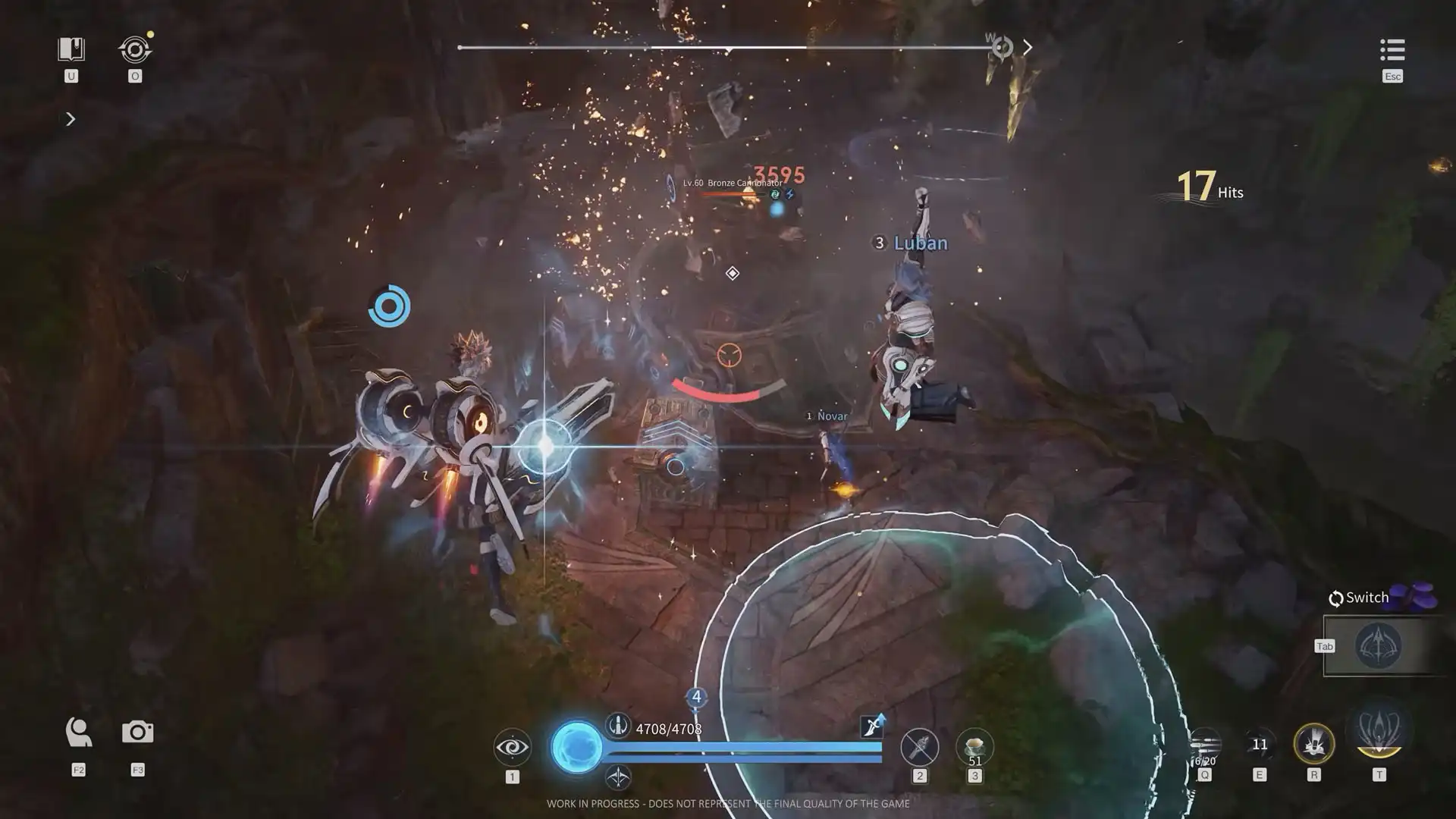Select the eye ability in hotbar slot 1

(513, 745)
